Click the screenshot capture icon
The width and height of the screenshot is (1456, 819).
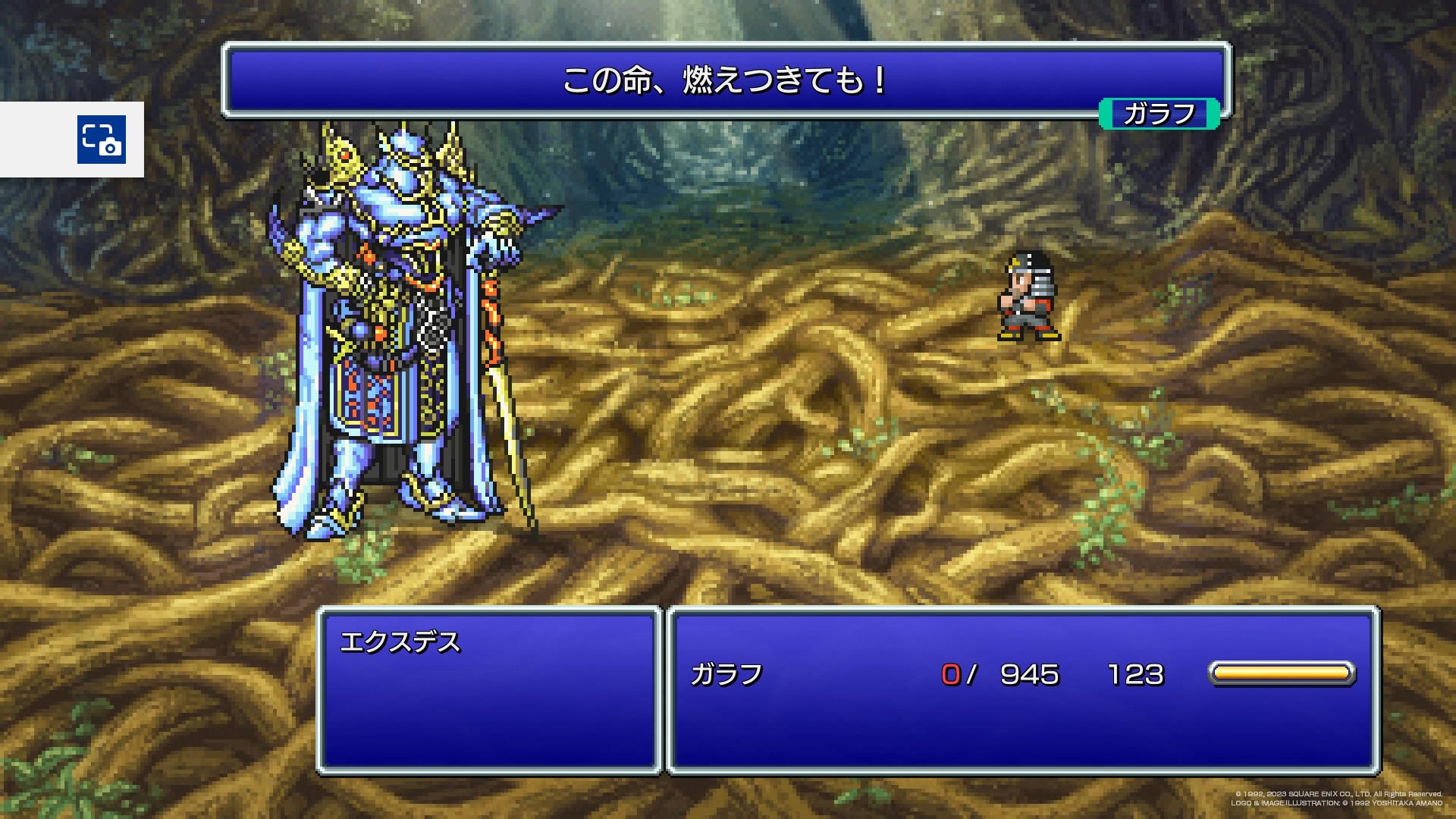(x=101, y=140)
